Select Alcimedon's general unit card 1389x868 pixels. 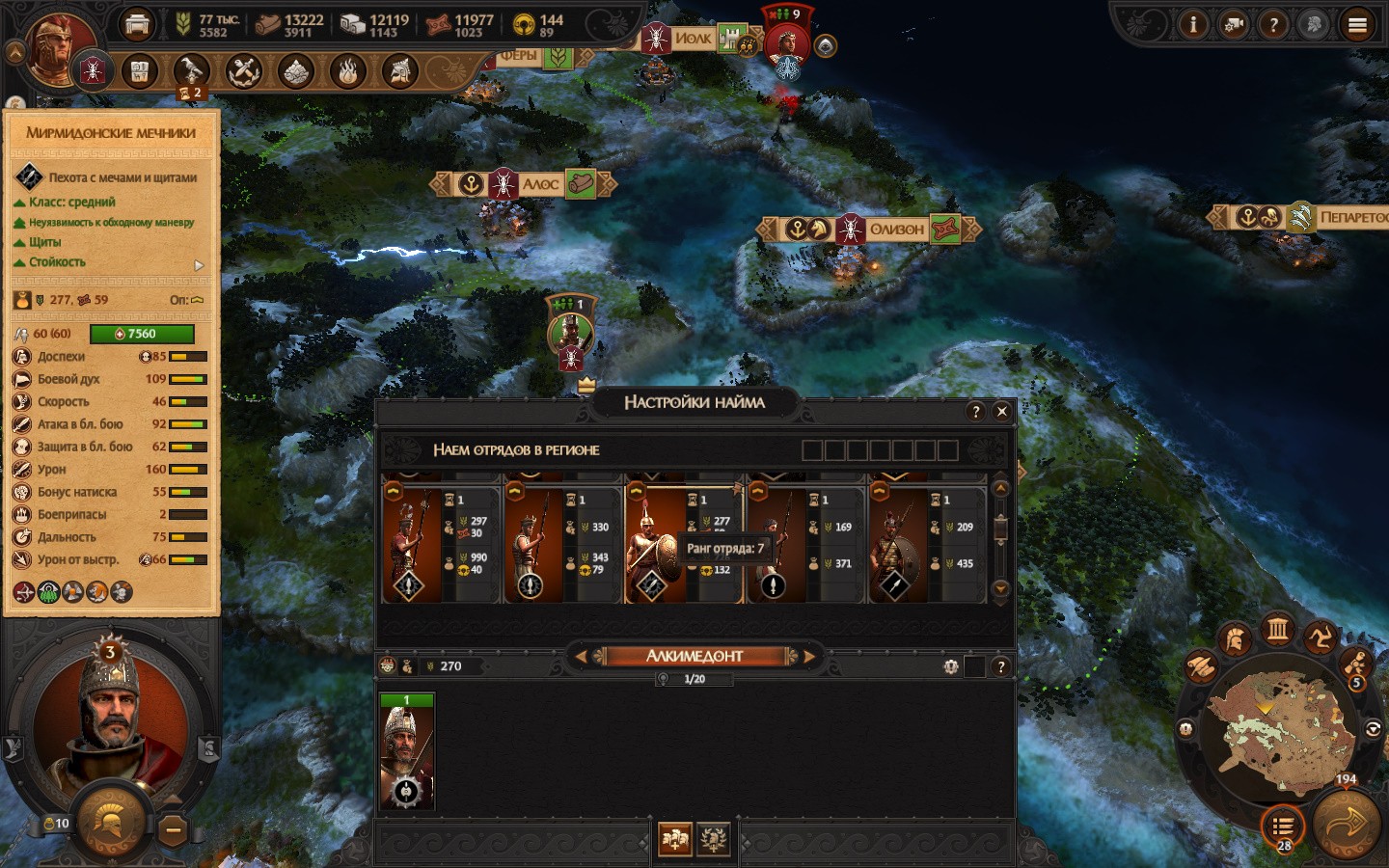click(x=407, y=751)
